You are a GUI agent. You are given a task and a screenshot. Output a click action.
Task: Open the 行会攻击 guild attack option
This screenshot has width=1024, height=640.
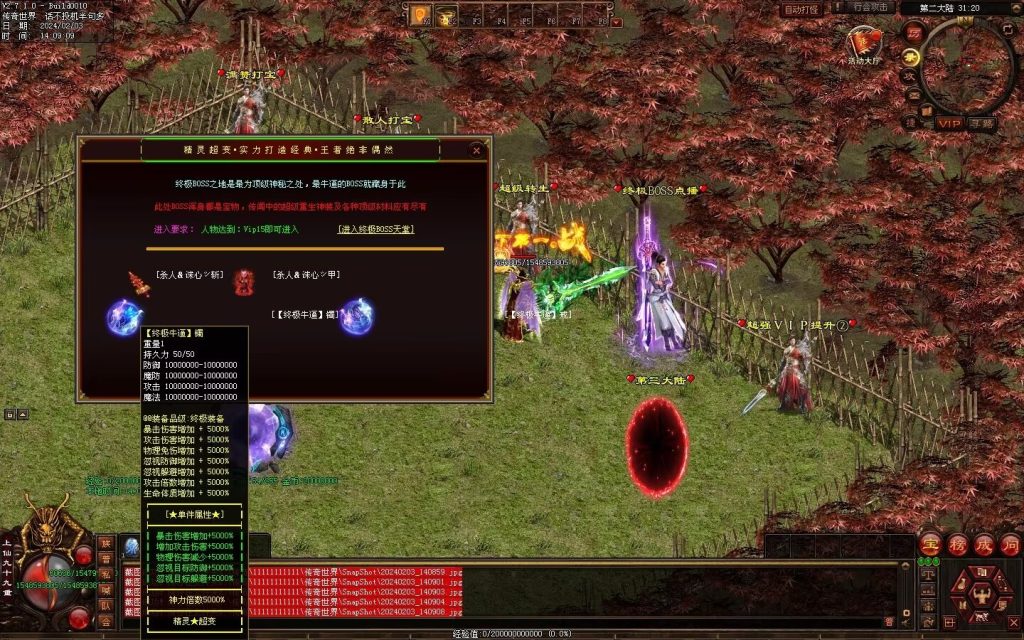(x=870, y=8)
